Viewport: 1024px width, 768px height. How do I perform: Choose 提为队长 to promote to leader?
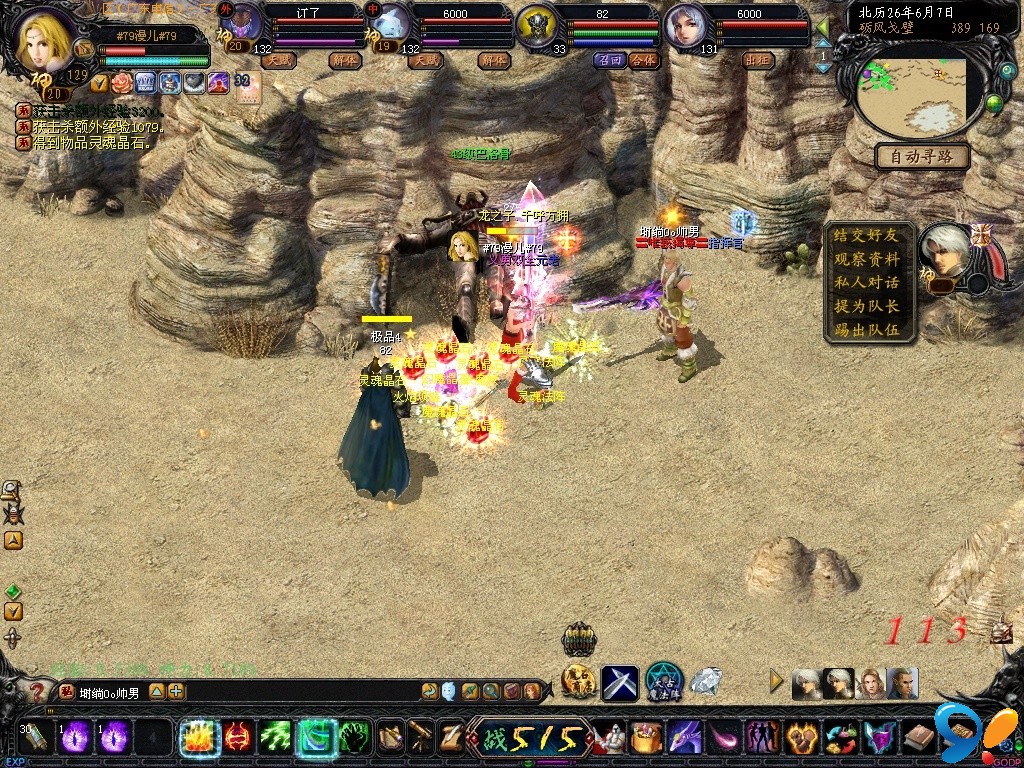point(866,306)
